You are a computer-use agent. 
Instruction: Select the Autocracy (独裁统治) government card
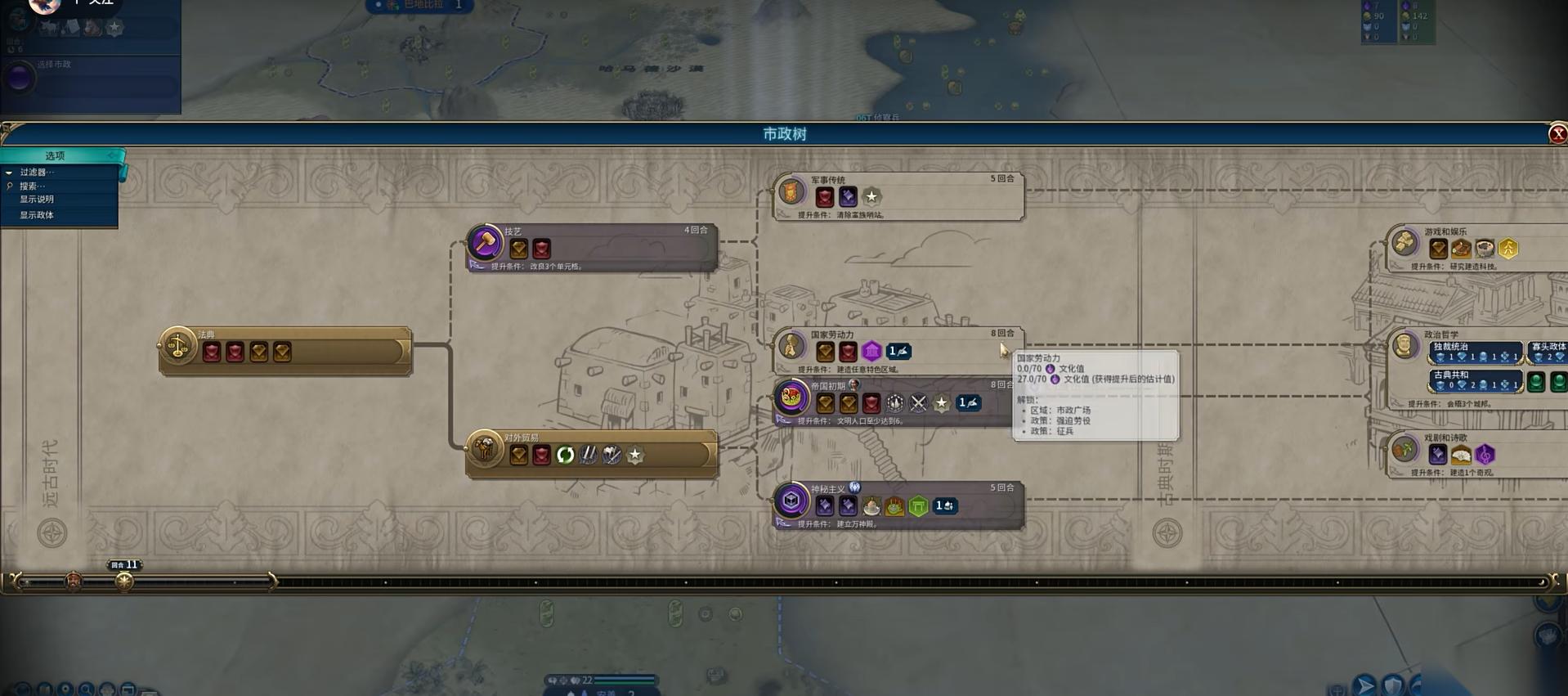pos(1476,352)
